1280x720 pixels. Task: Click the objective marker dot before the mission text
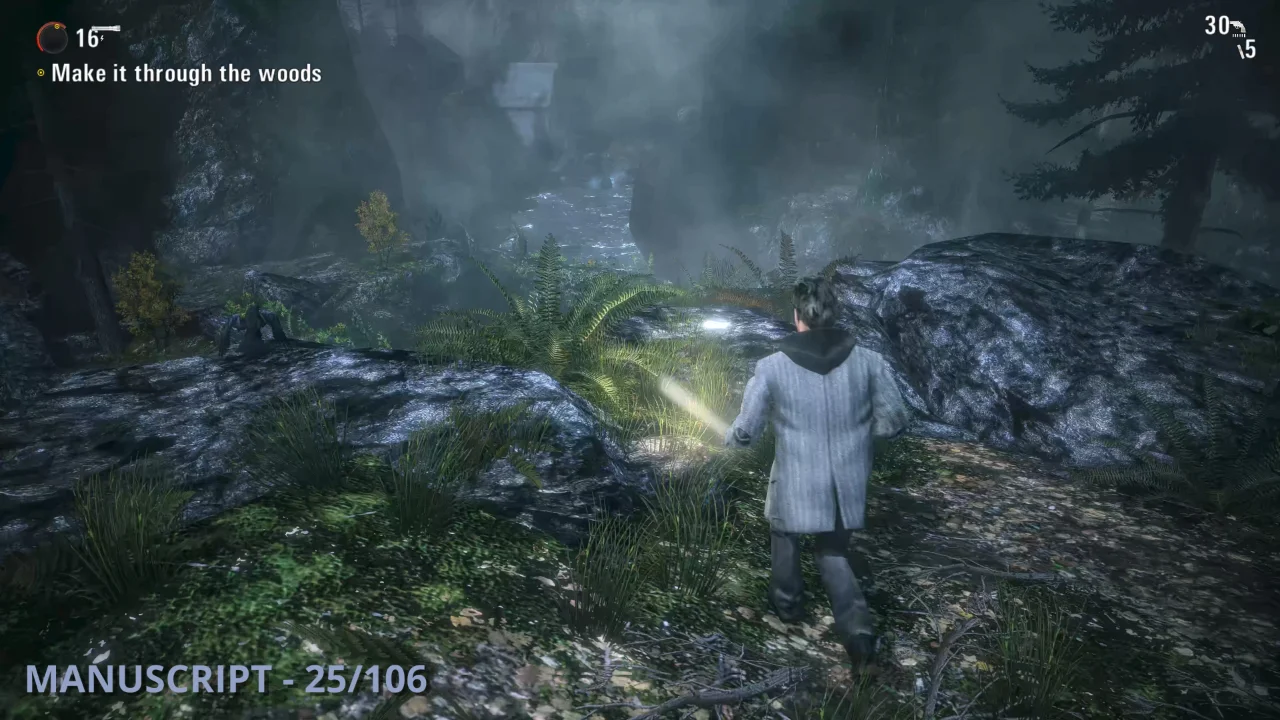(x=41, y=72)
